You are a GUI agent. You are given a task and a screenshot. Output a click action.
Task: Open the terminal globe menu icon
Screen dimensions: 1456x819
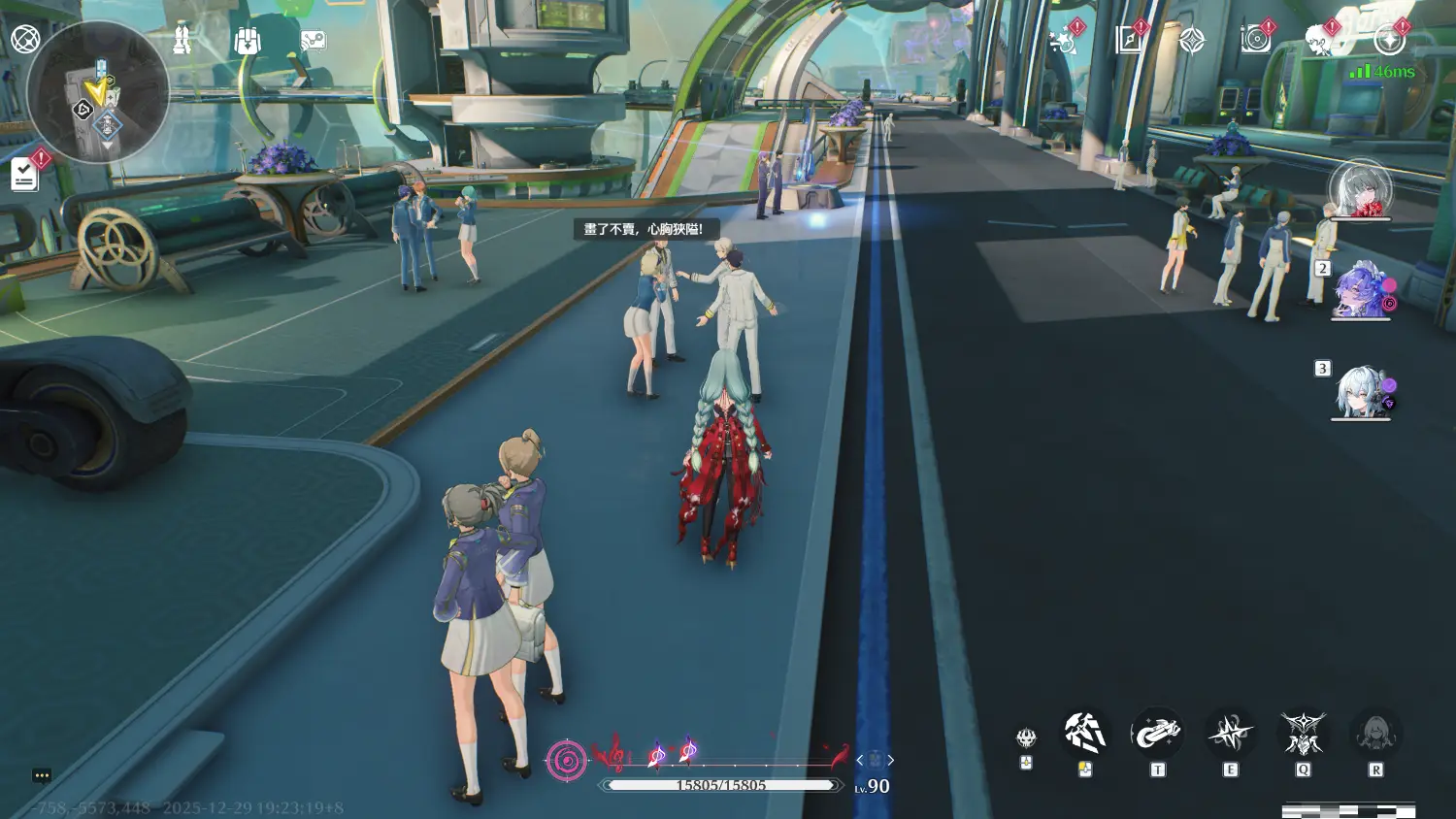pyautogui.click(x=25, y=40)
